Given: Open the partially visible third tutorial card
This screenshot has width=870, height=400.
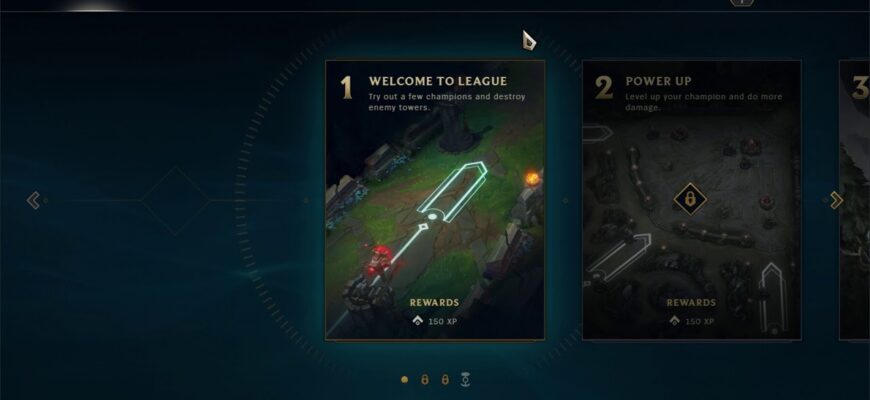Looking at the screenshot, I should point(855,200).
